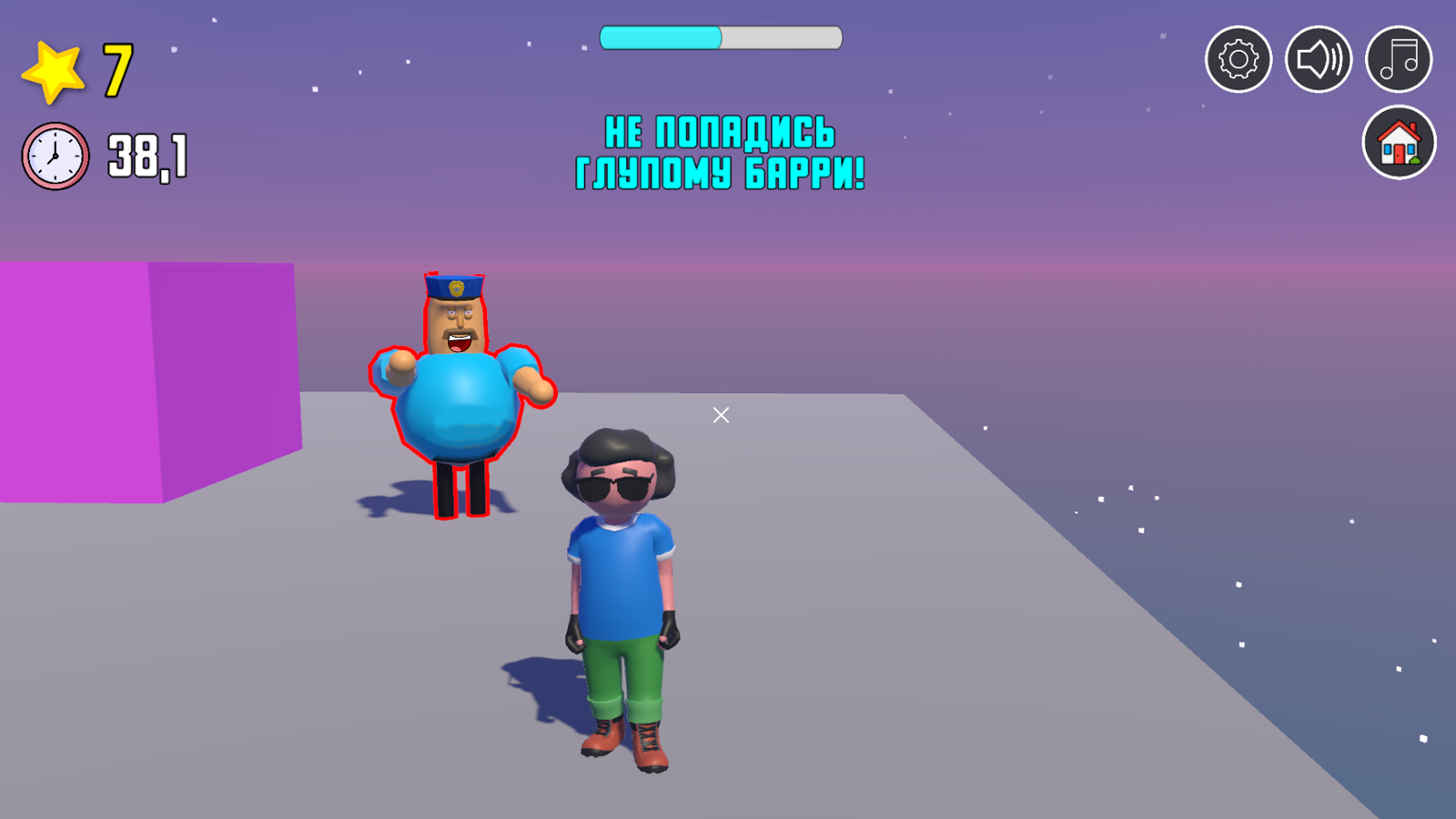Click the crosshair marker in screen center
The height and width of the screenshot is (819, 1456).
720,415
